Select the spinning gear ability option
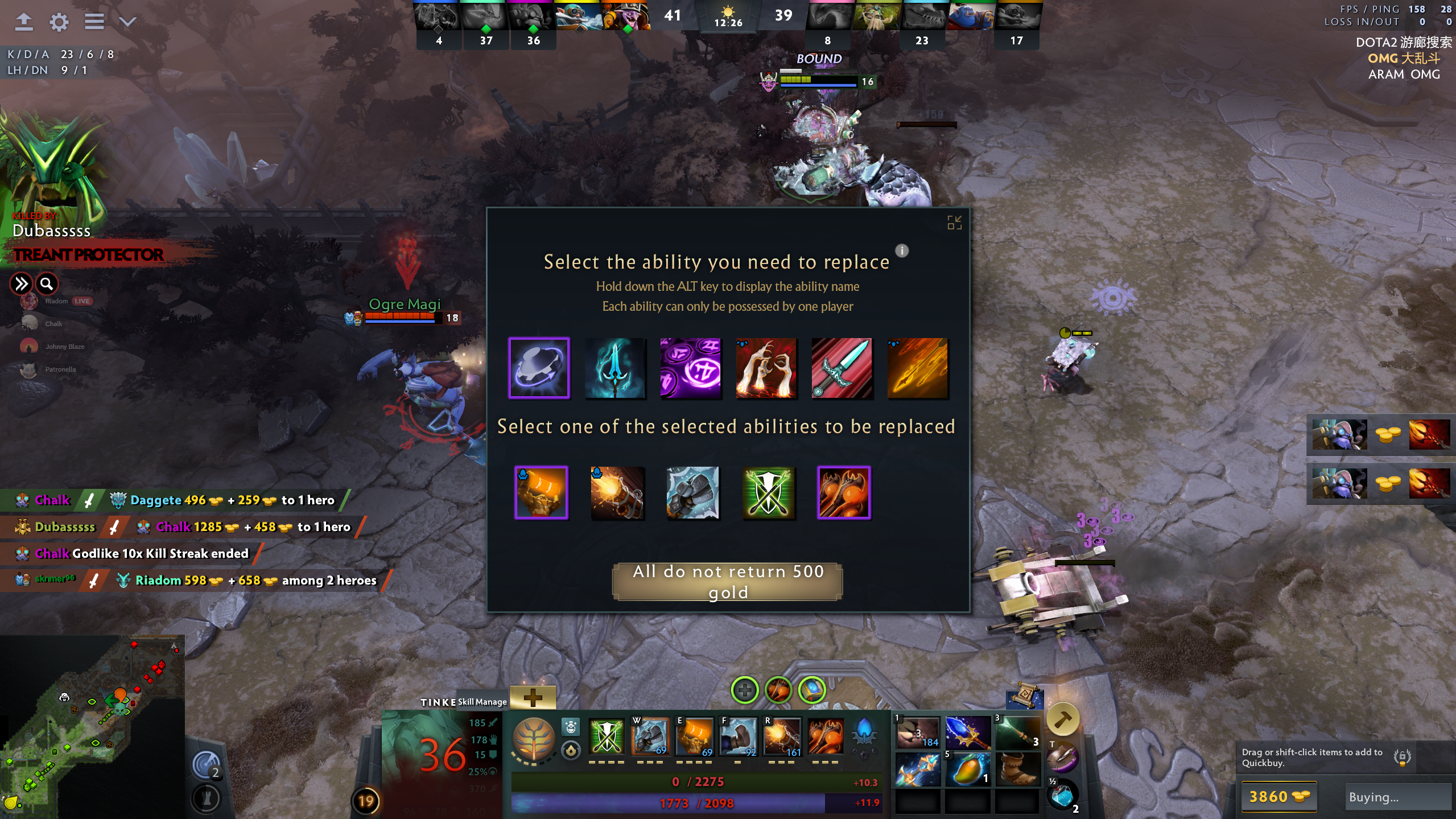 pos(538,368)
